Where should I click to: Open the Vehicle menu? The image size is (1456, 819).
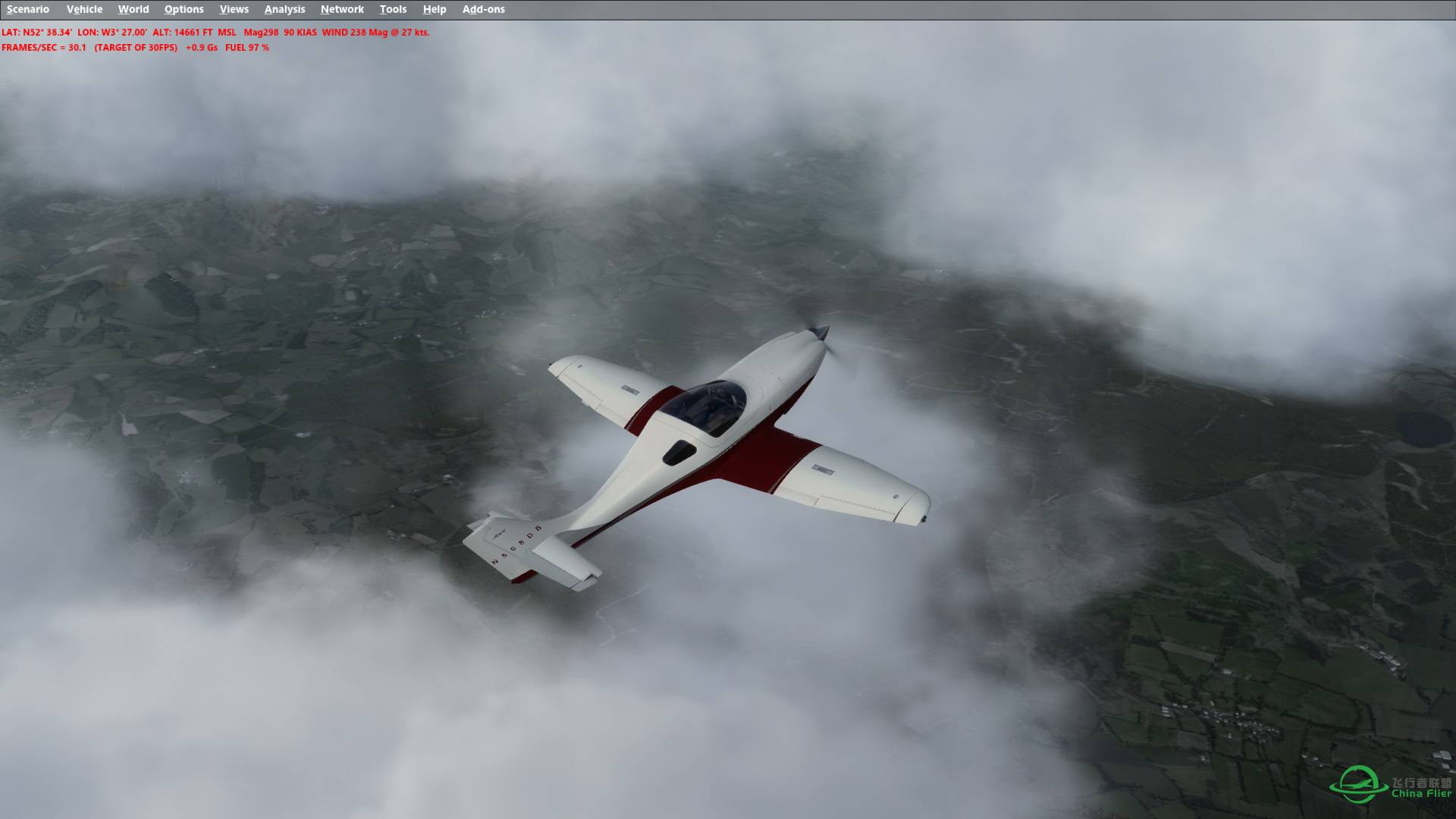pos(85,9)
